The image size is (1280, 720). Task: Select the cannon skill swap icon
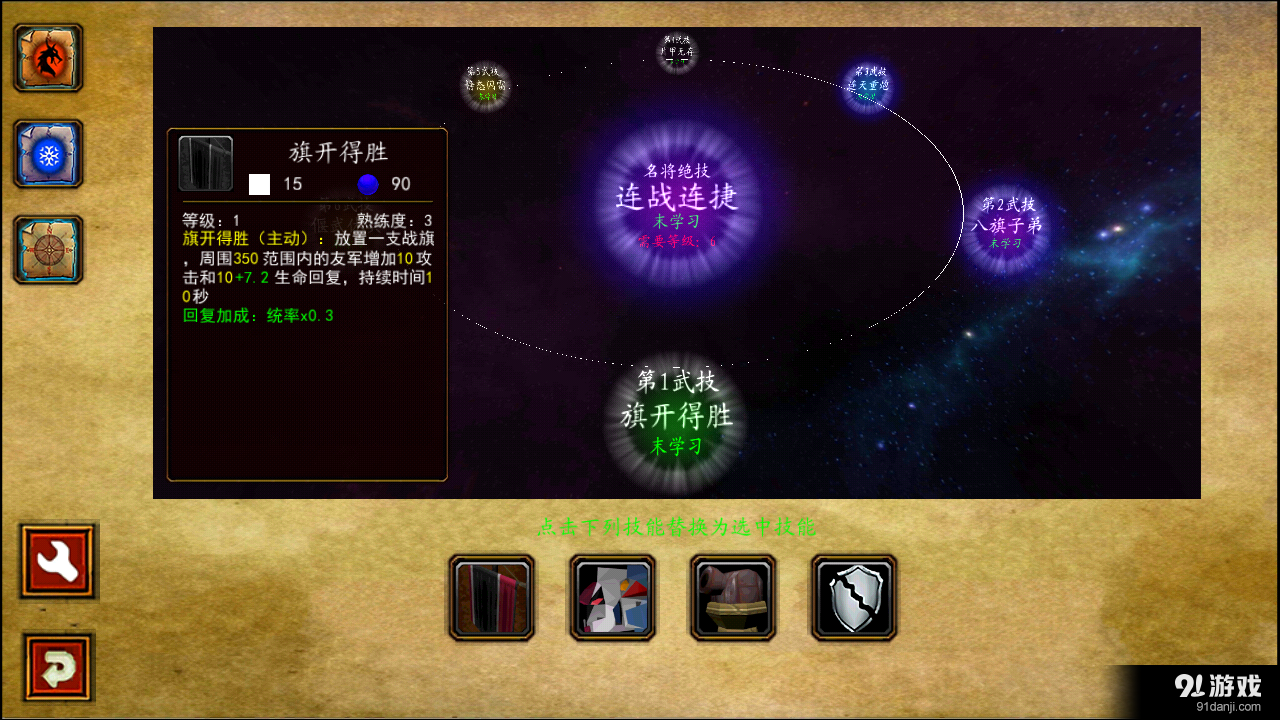[x=732, y=597]
